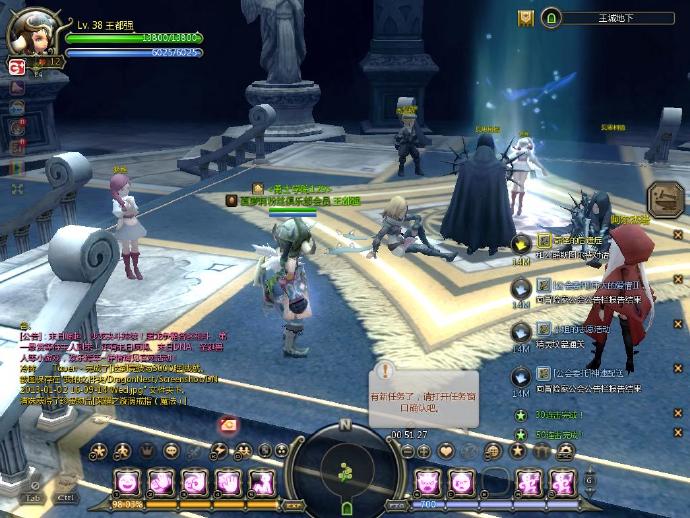This screenshot has height=518, width=690.
Task: Use the pink hand skill slot
Action: pos(227,483)
